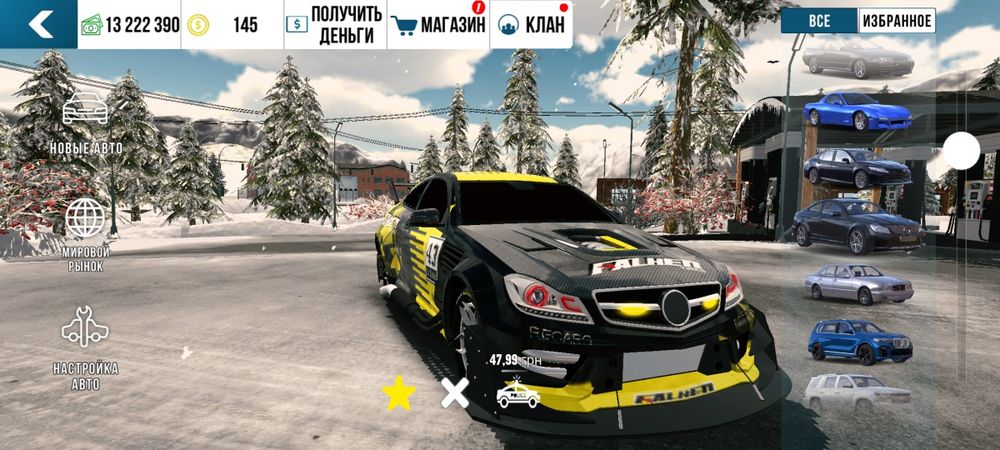Select the blue SUV thumbnail
Viewport: 1000px width, 450px height.
point(858,339)
